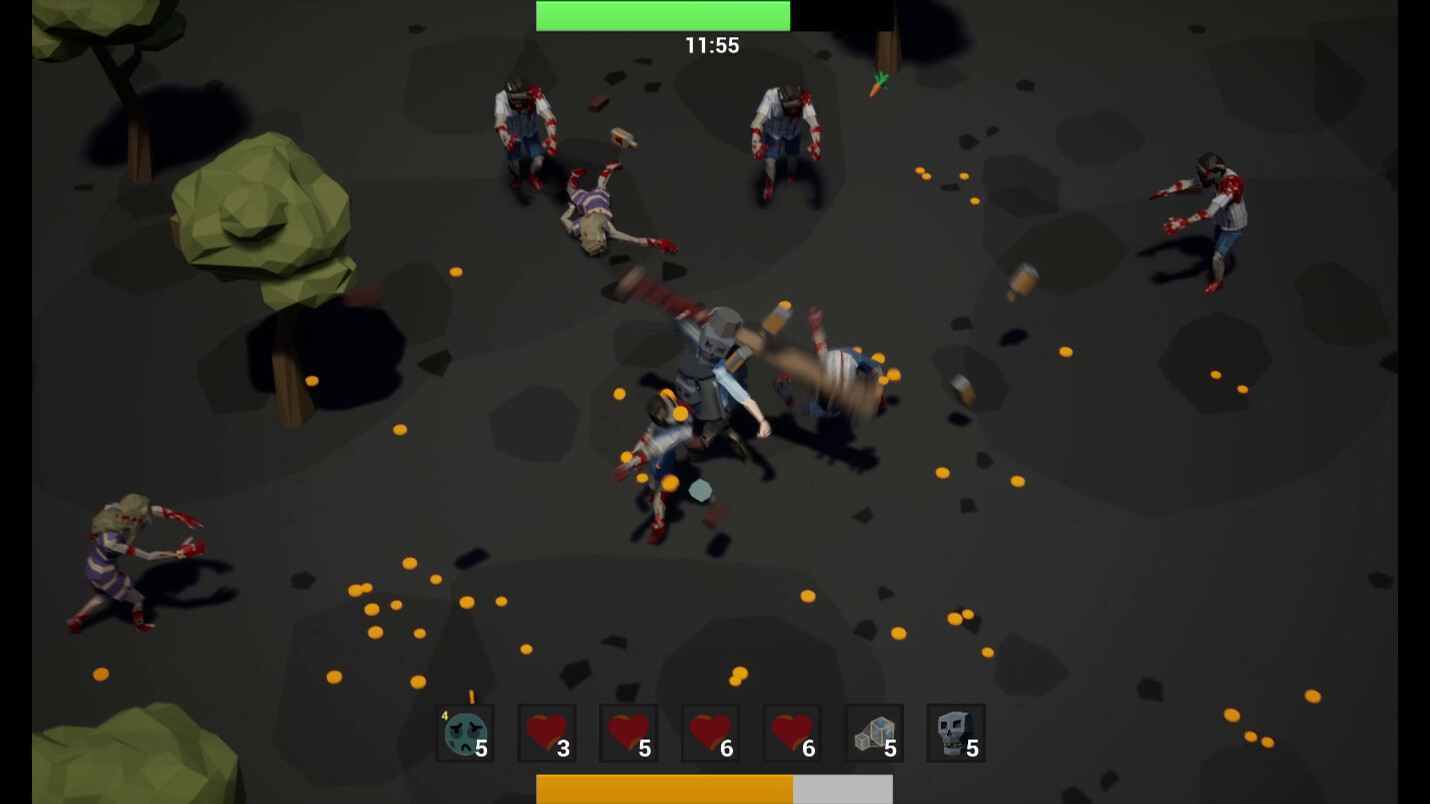Select the heart icon showing 5

coord(628,733)
